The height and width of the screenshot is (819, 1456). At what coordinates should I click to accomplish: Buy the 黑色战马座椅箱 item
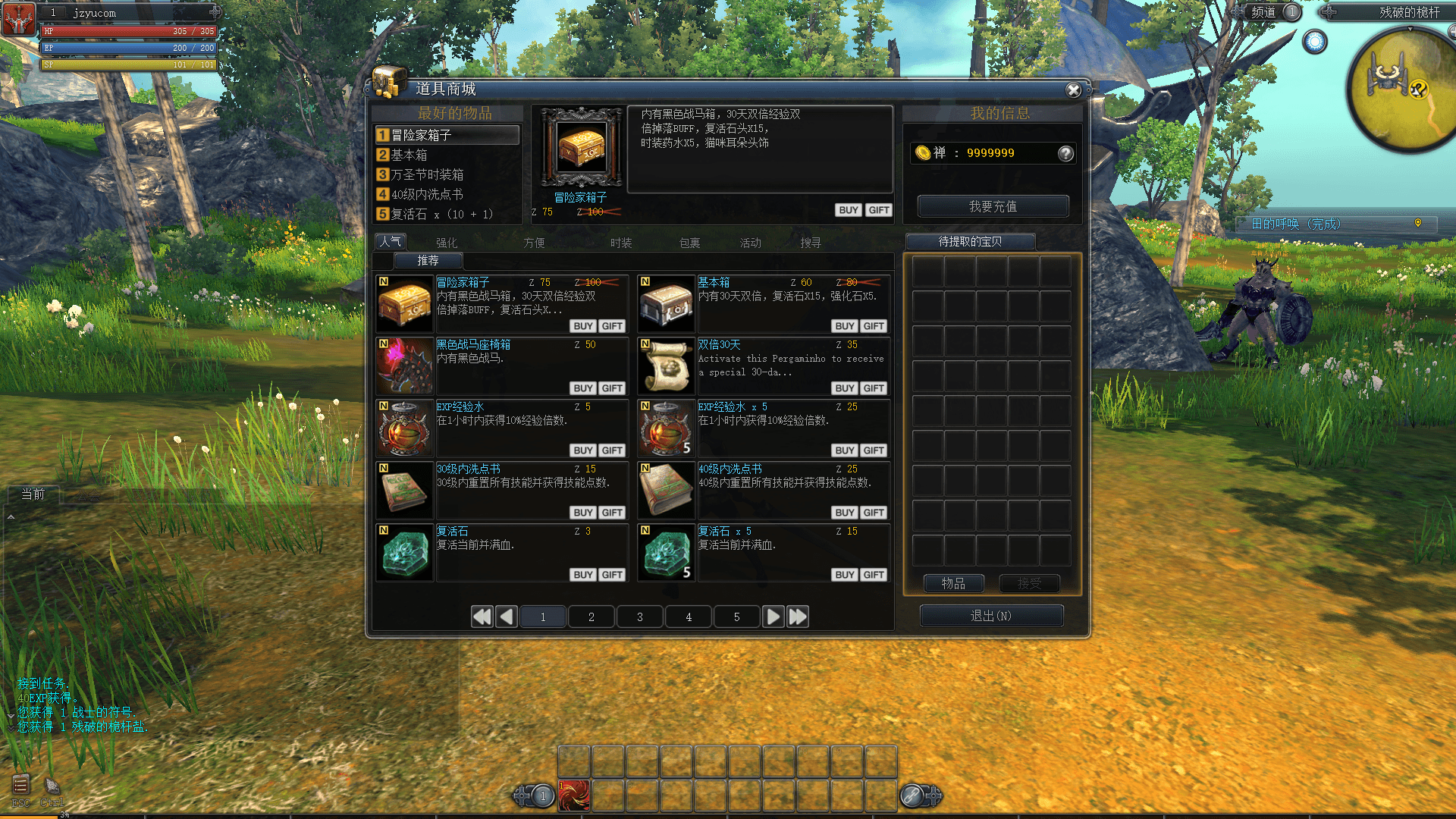coord(582,388)
